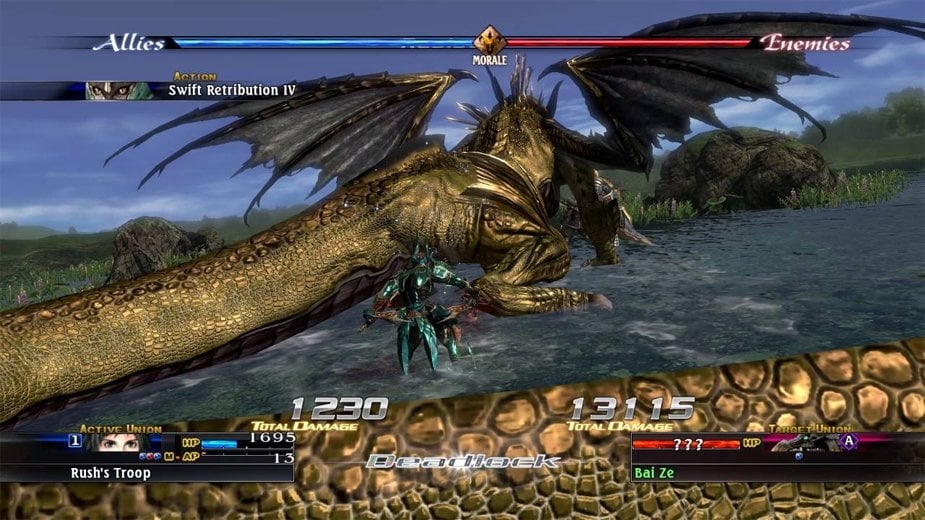The height and width of the screenshot is (520, 925).
Task: Click the target union A badge
Action: (x=849, y=441)
